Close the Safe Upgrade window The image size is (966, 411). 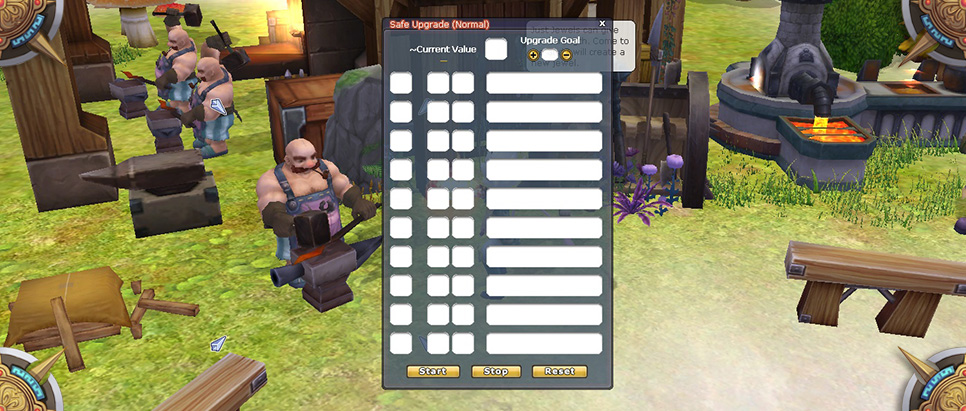pyautogui.click(x=602, y=23)
